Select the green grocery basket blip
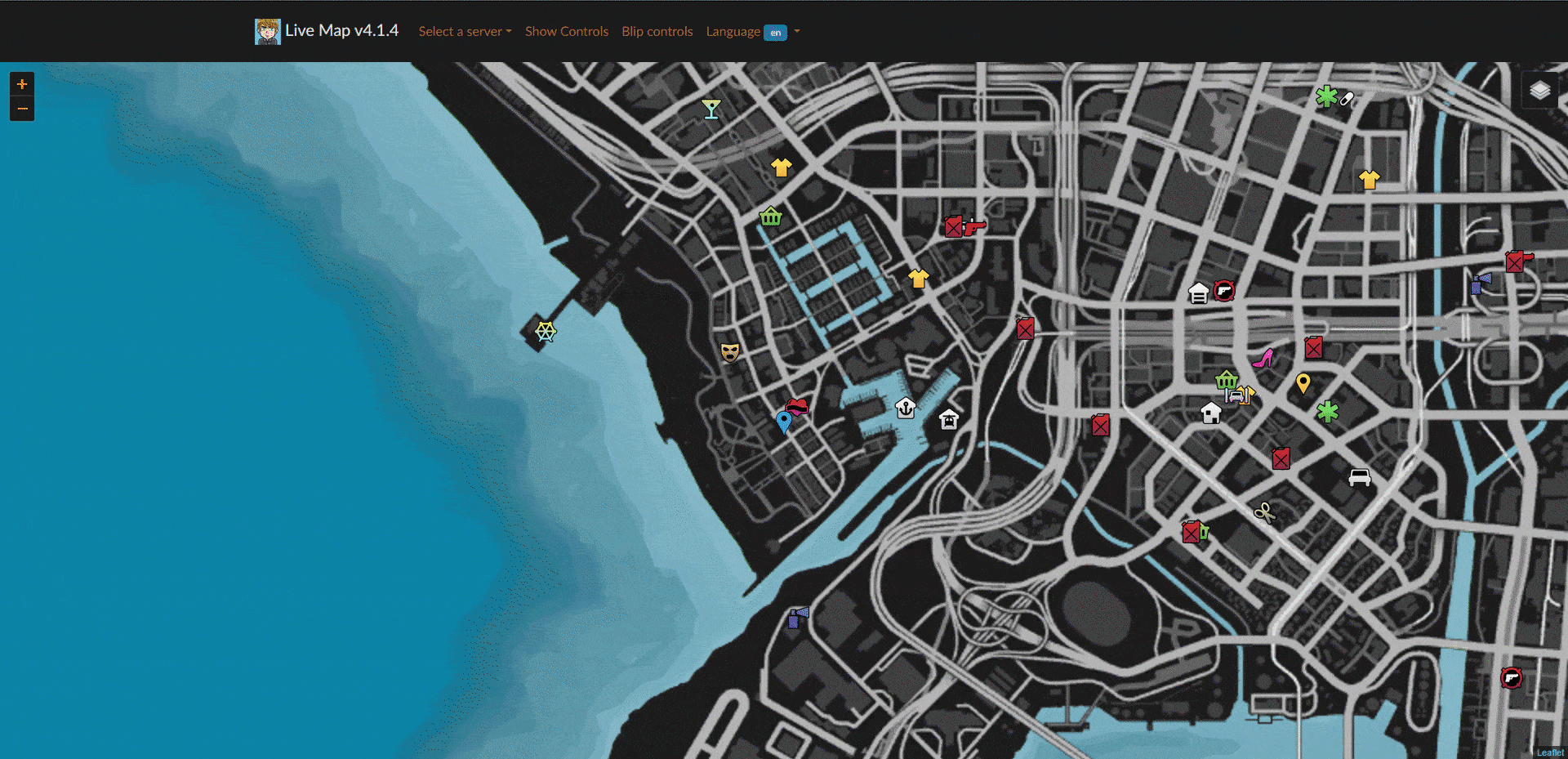The height and width of the screenshot is (759, 1568). [x=768, y=217]
